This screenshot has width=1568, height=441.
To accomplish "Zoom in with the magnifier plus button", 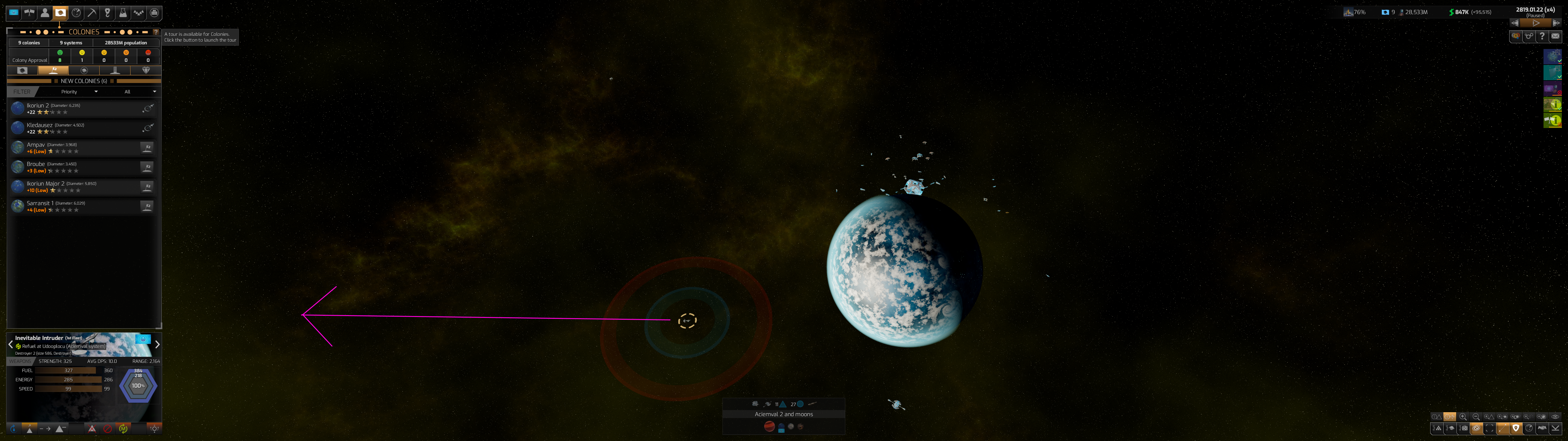I will (1463, 417).
